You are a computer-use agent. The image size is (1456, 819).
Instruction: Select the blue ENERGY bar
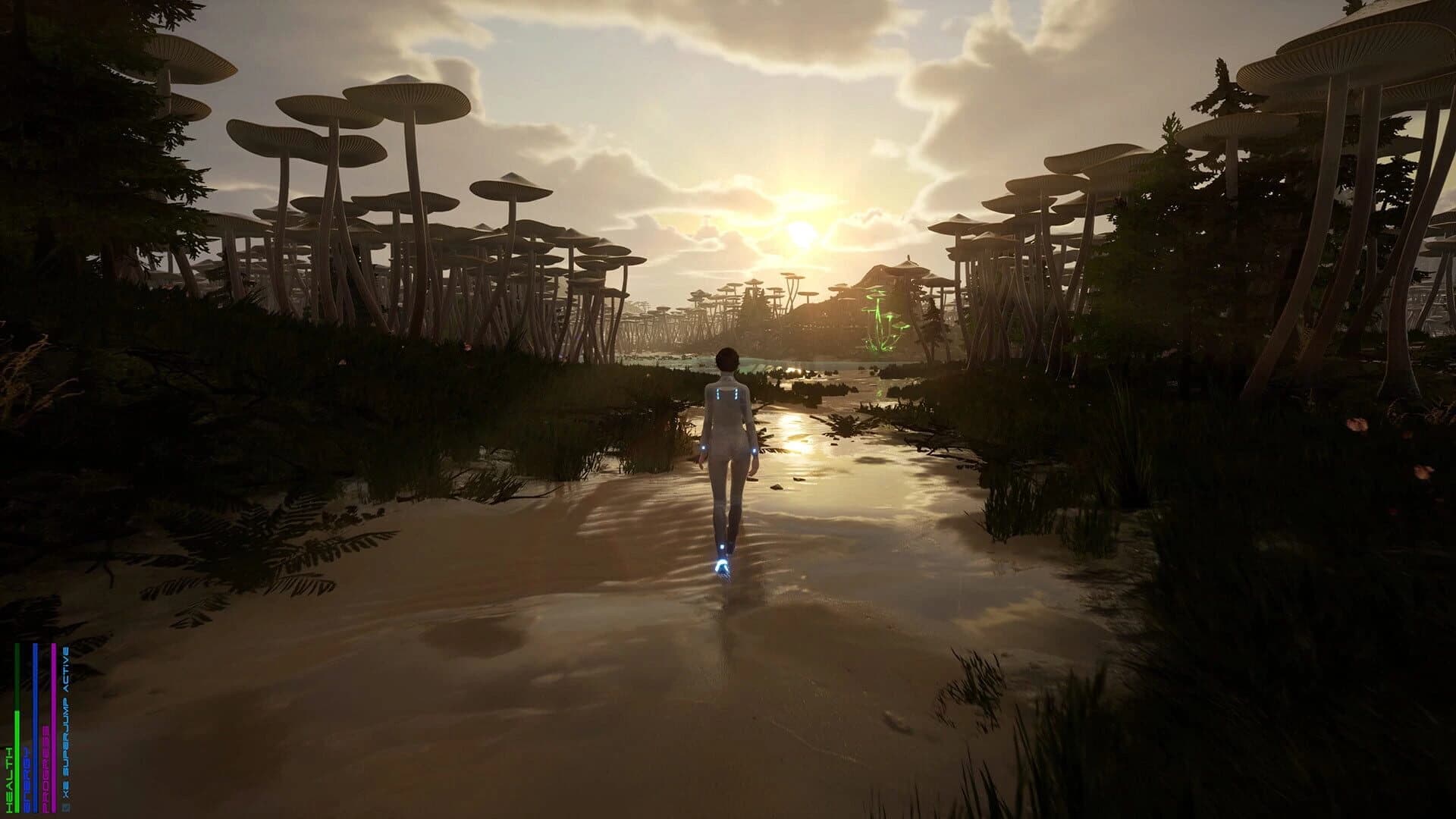pyautogui.click(x=35, y=728)
